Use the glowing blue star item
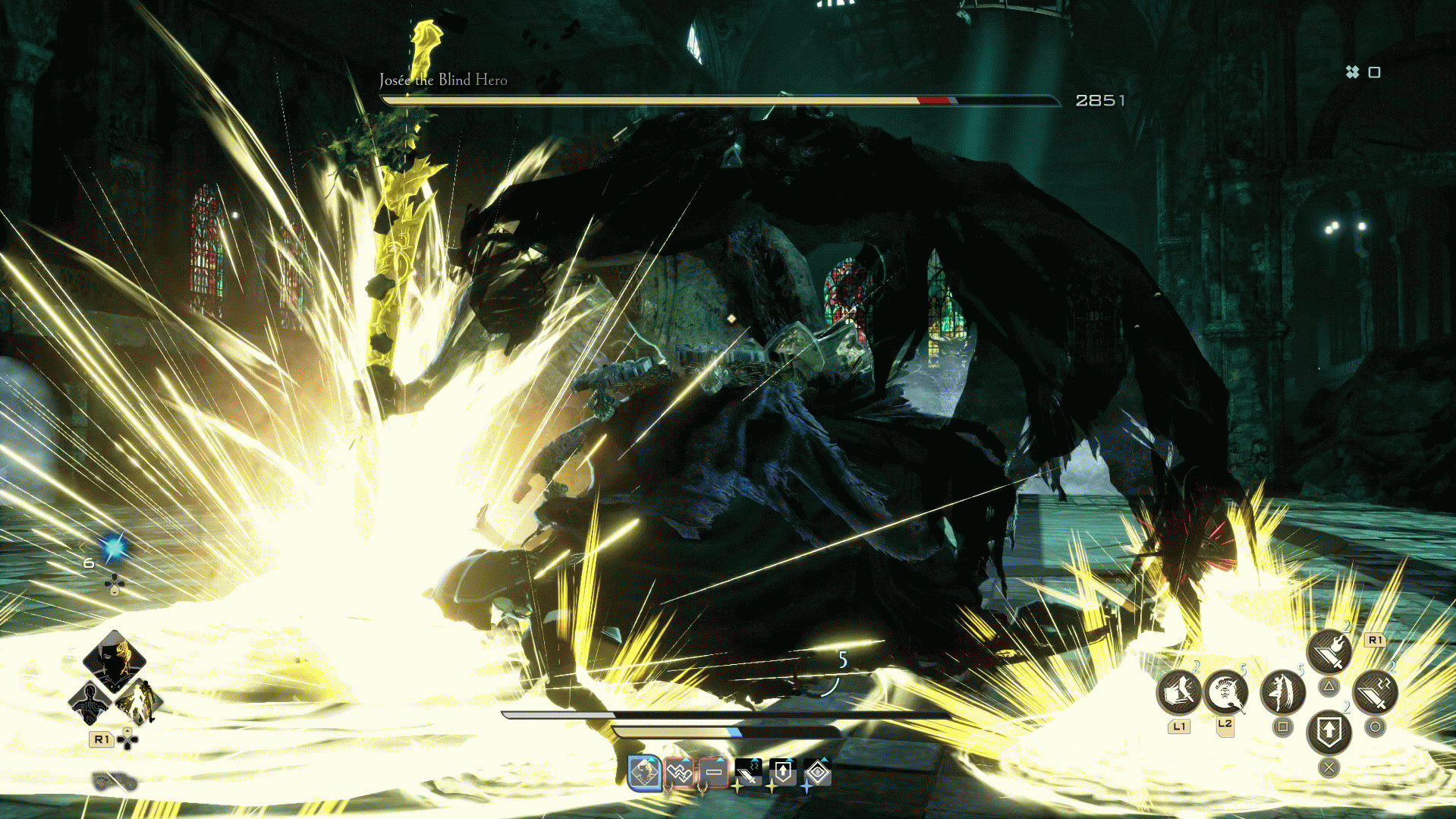Screen dimensions: 1456x819 pos(115,548)
